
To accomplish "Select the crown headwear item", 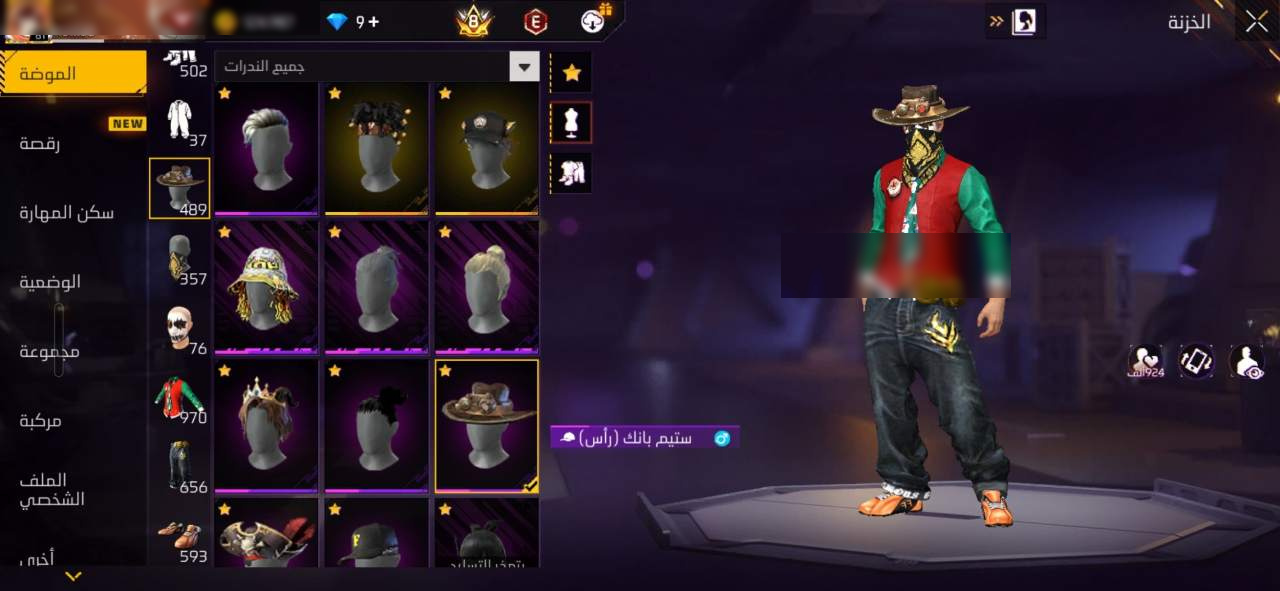I will (266, 426).
